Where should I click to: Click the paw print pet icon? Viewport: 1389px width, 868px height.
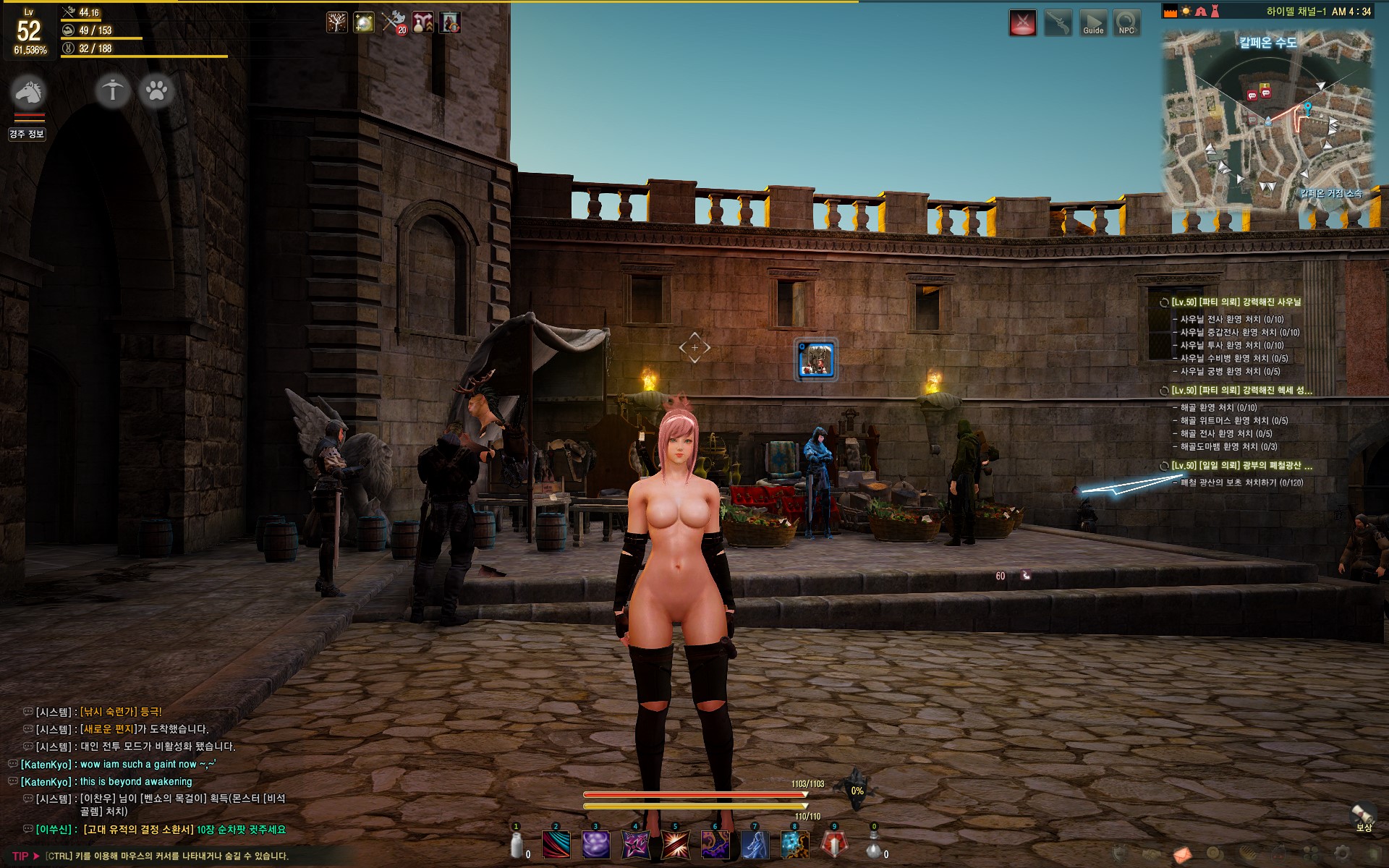pyautogui.click(x=156, y=91)
